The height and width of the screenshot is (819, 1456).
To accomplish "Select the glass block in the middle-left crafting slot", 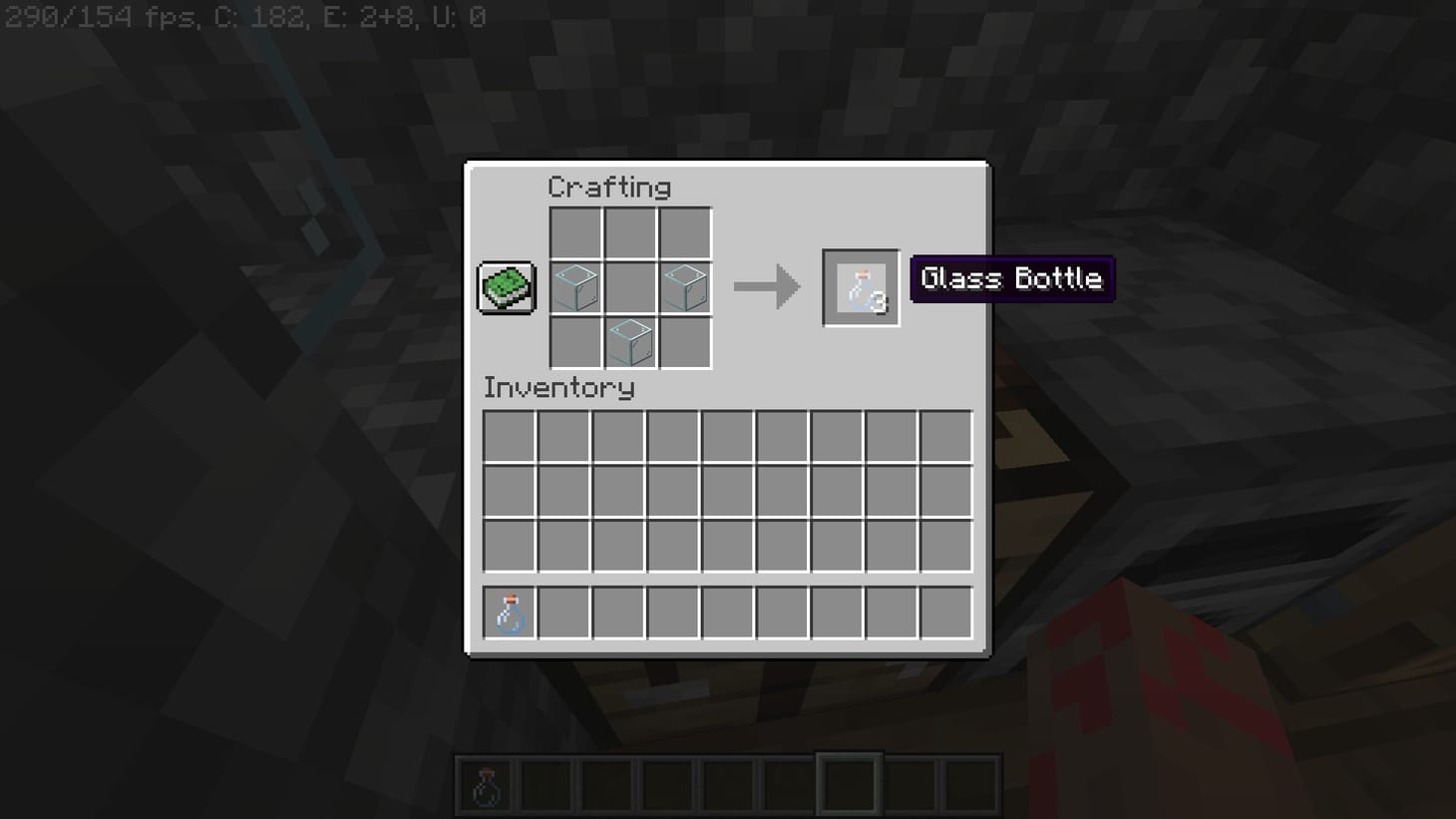I will [x=575, y=287].
